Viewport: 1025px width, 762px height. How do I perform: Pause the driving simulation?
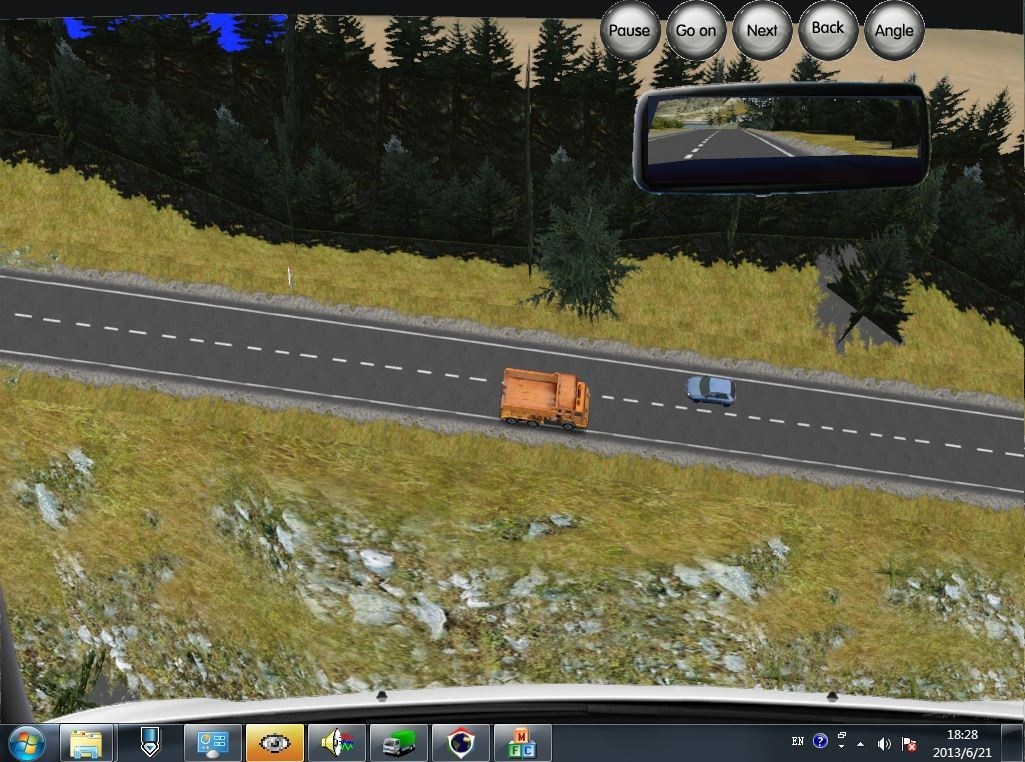pyautogui.click(x=630, y=30)
